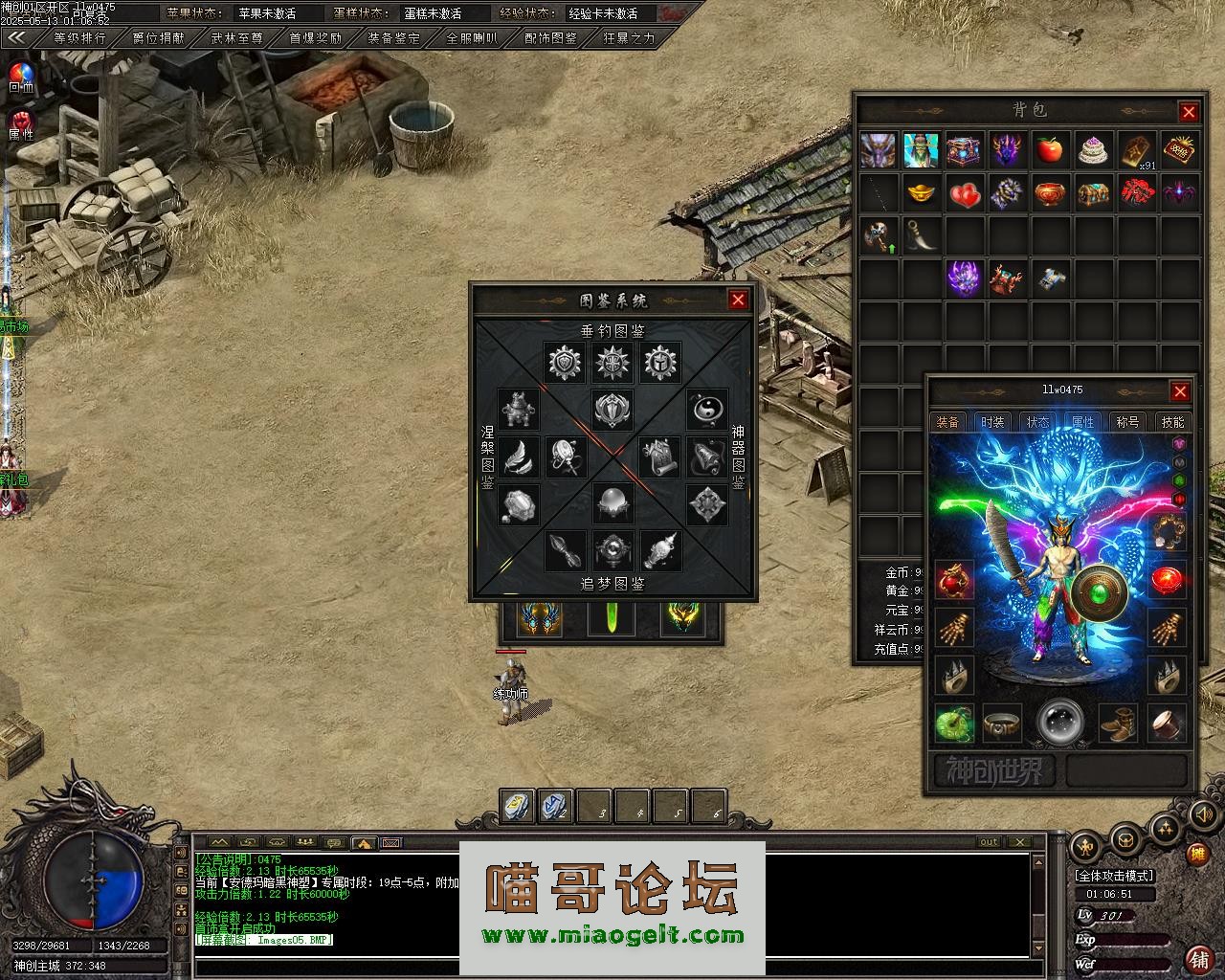
Task: Choose 全服喇叭 from the top bar
Action: [473, 38]
